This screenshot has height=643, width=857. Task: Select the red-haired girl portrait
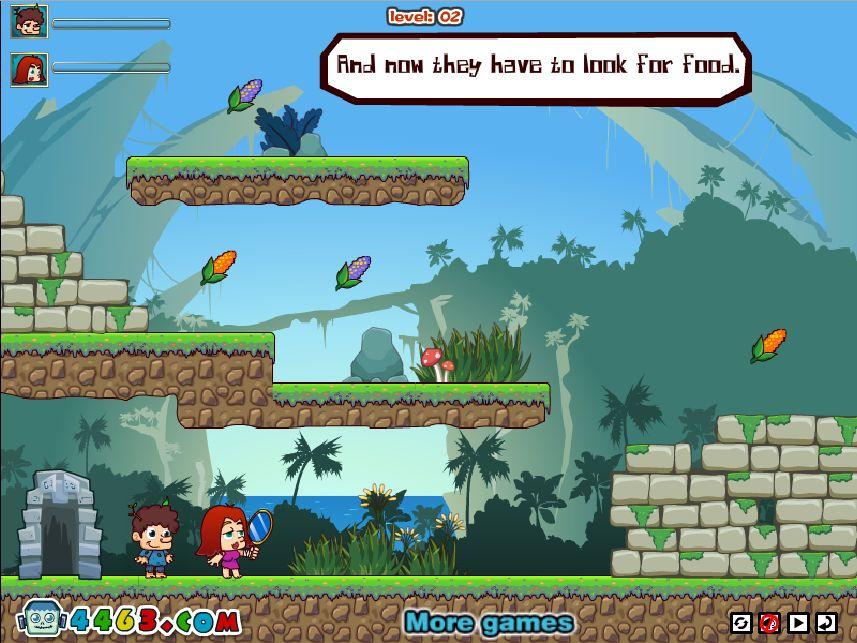pos(29,68)
